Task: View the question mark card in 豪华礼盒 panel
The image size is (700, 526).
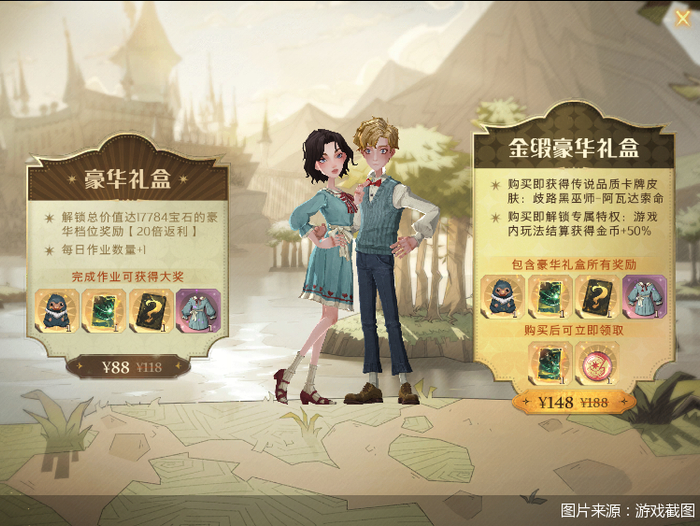Action: coord(149,308)
